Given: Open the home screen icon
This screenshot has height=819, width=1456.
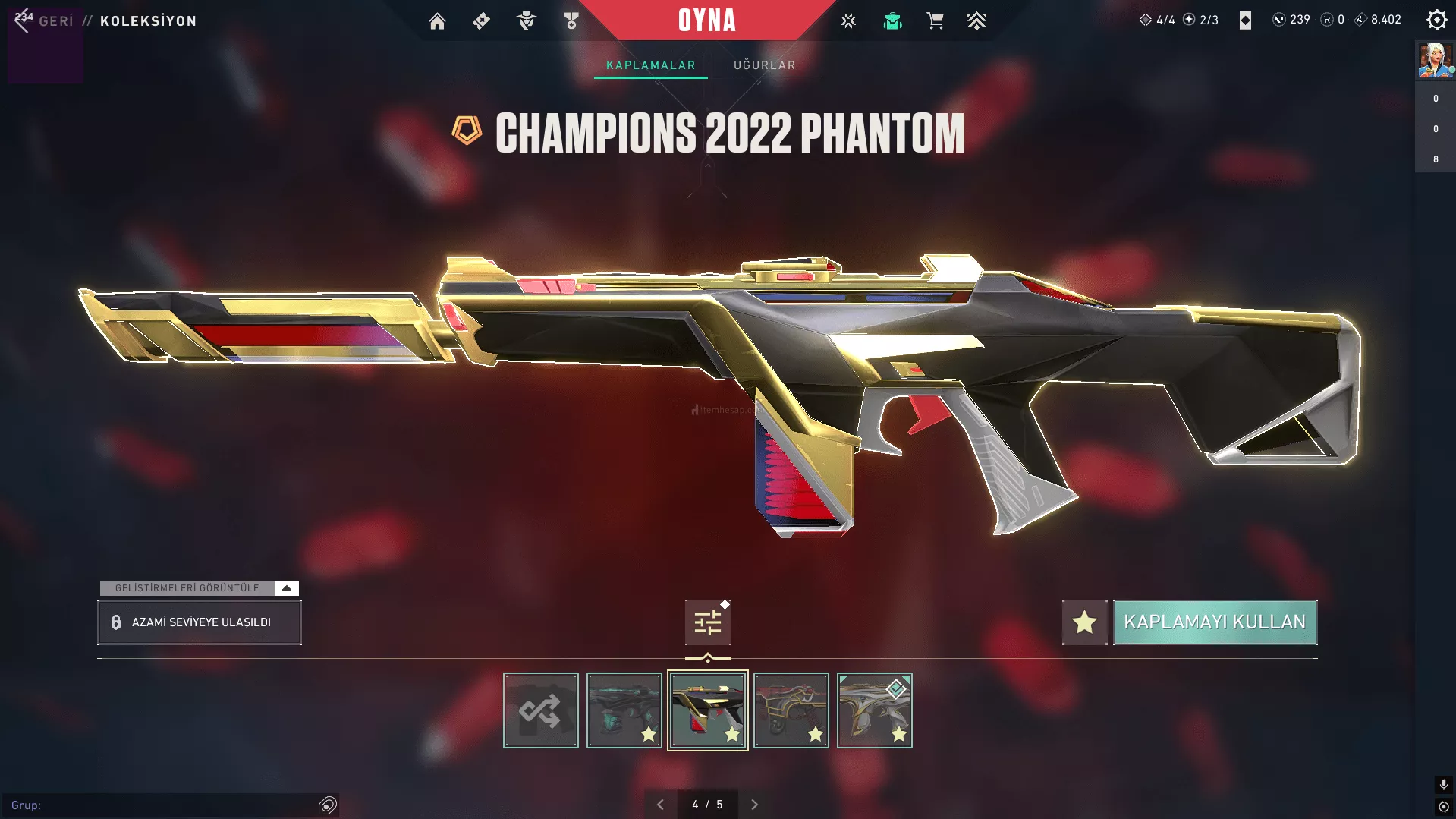Looking at the screenshot, I should pos(437,21).
